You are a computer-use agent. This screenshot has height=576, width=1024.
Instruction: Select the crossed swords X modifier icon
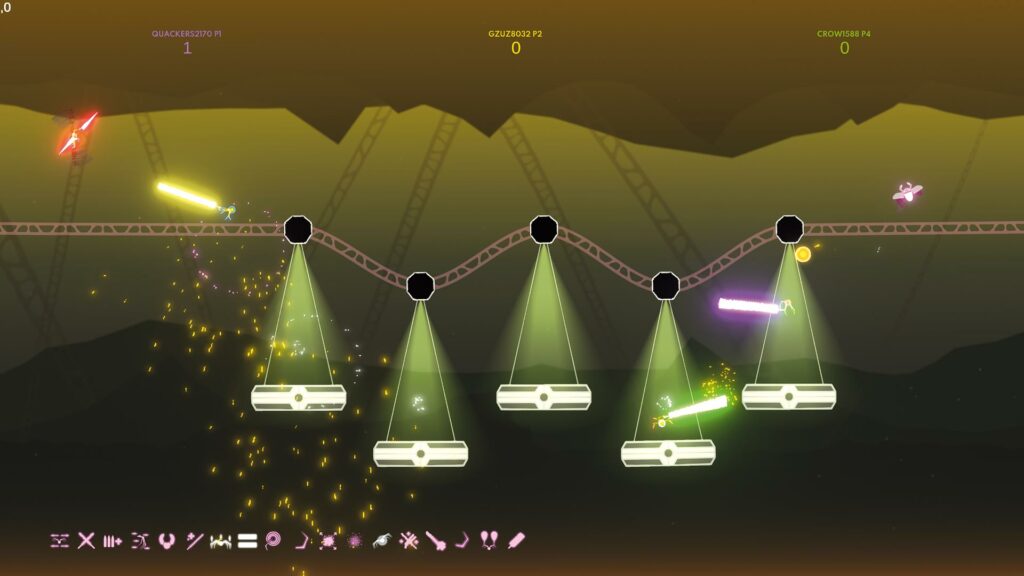pyautogui.click(x=87, y=541)
